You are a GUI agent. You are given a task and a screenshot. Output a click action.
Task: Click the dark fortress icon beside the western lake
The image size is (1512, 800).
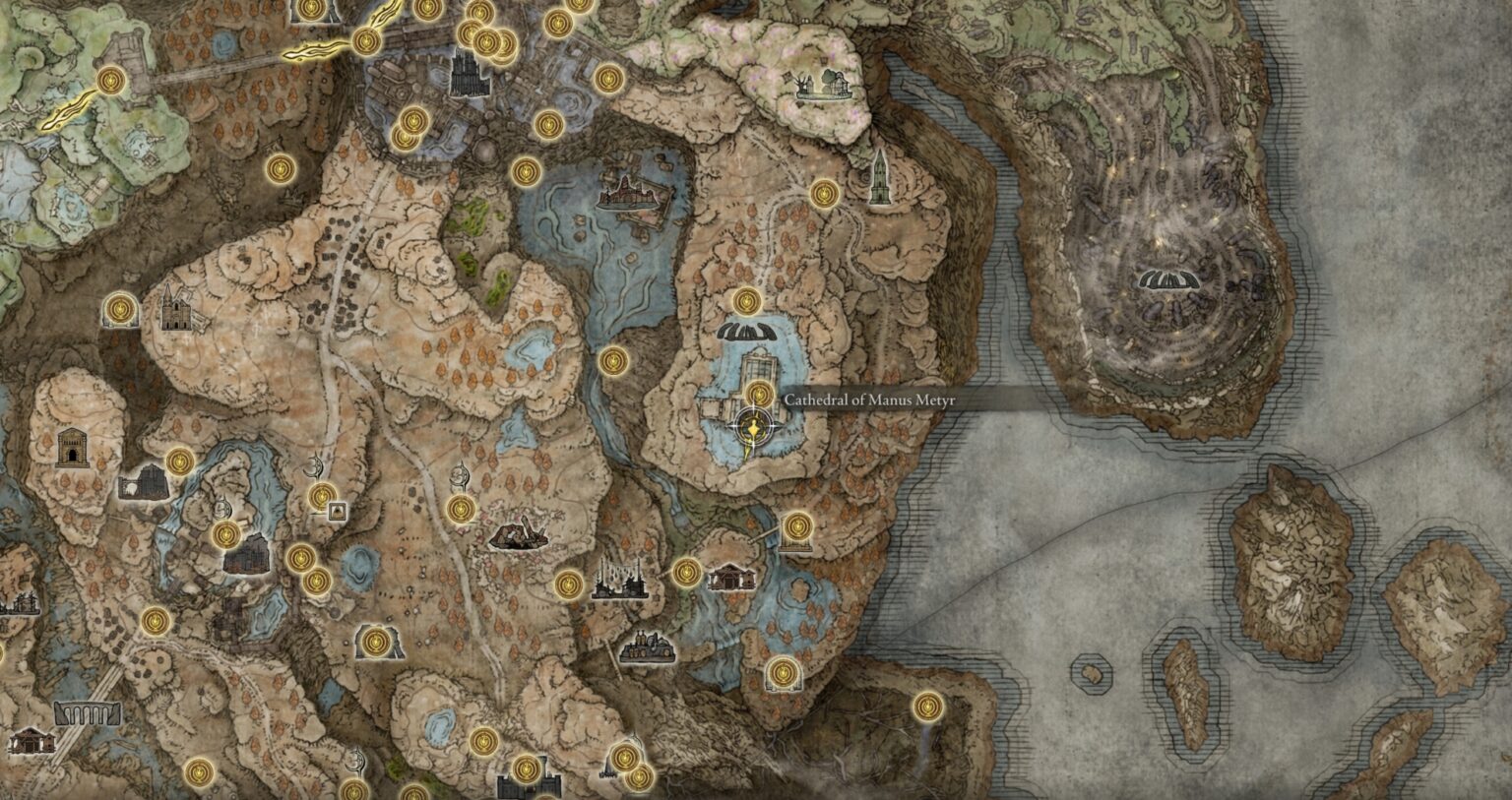pyautogui.click(x=244, y=556)
